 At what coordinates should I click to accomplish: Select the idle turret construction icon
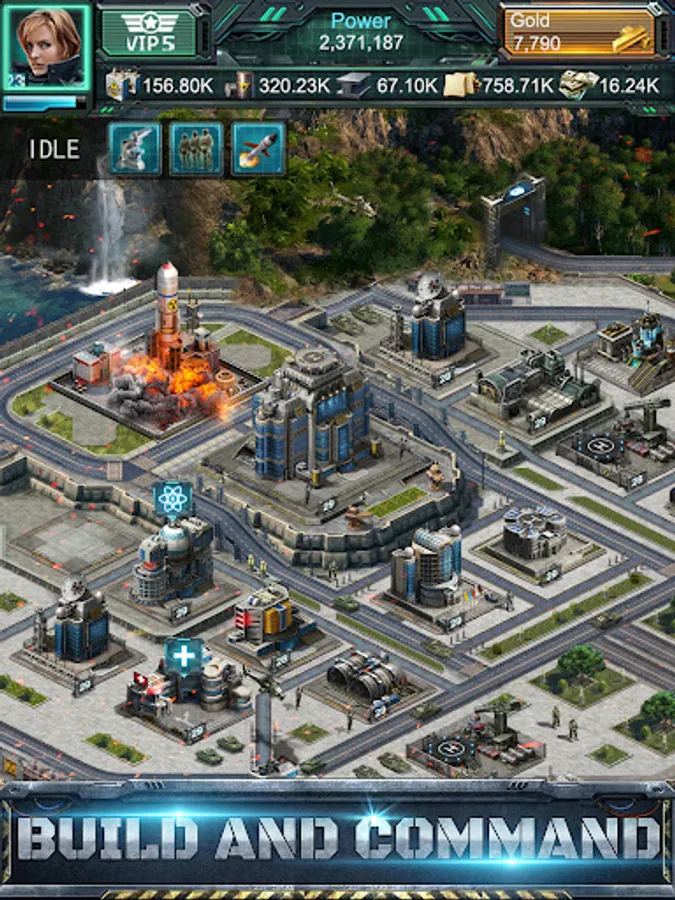[135, 149]
